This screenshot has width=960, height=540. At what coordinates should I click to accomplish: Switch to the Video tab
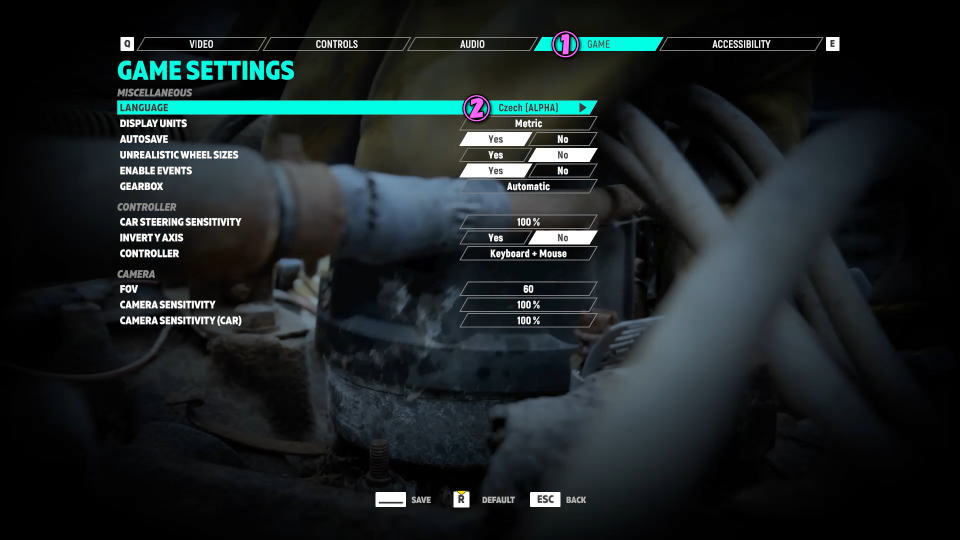[201, 44]
